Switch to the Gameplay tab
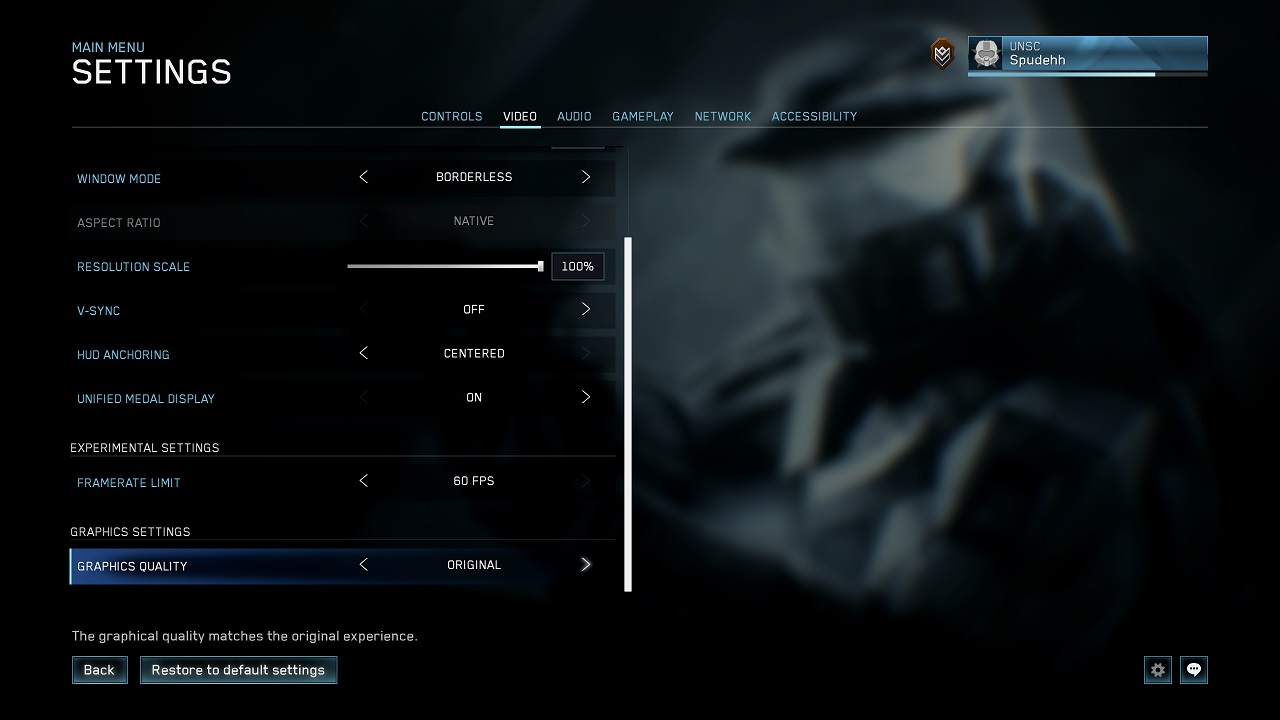Image resolution: width=1280 pixels, height=720 pixels. [x=643, y=116]
